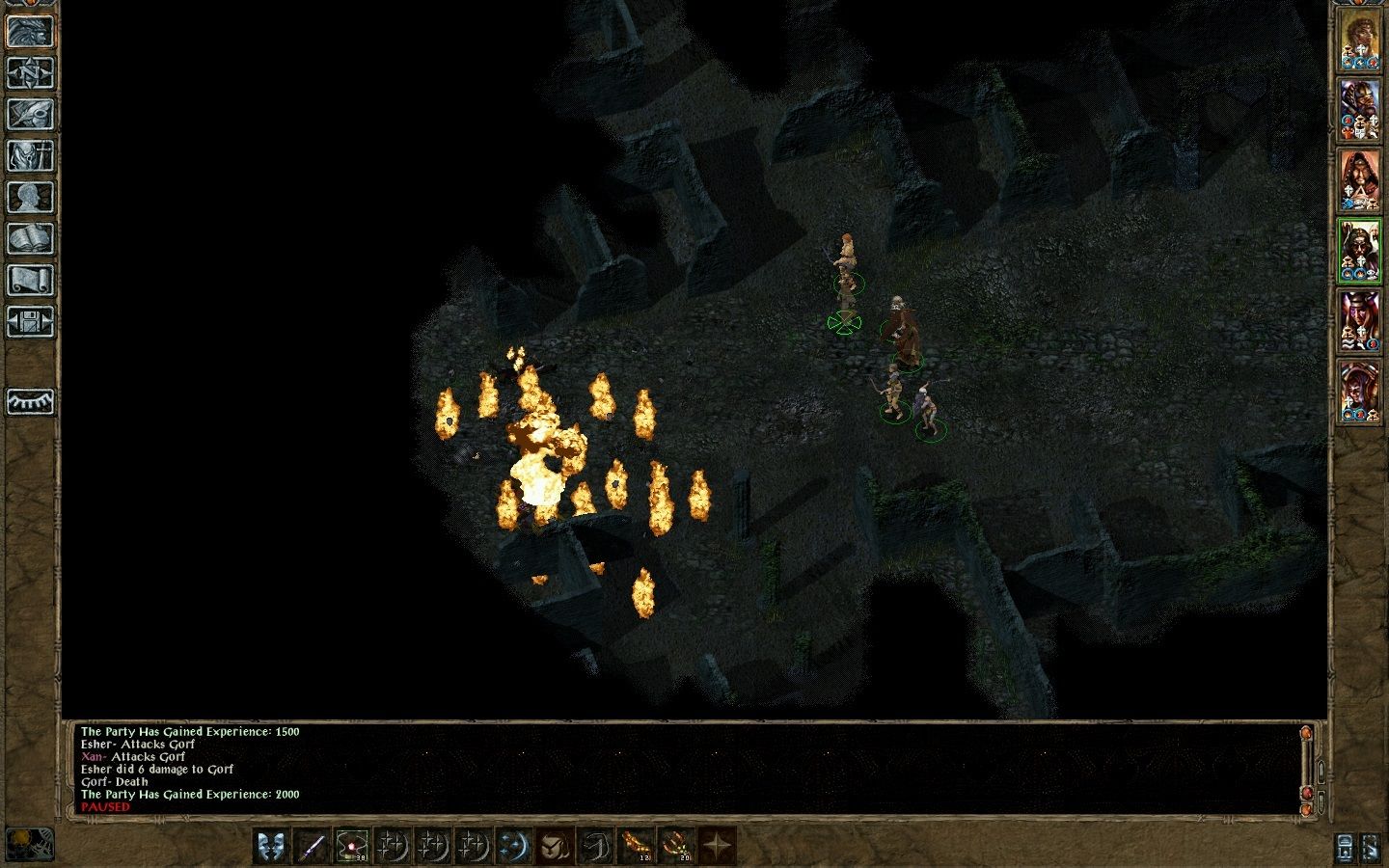The height and width of the screenshot is (868, 1389).
Task: Select the green-highlighted party portrait
Action: pyautogui.click(x=1359, y=251)
